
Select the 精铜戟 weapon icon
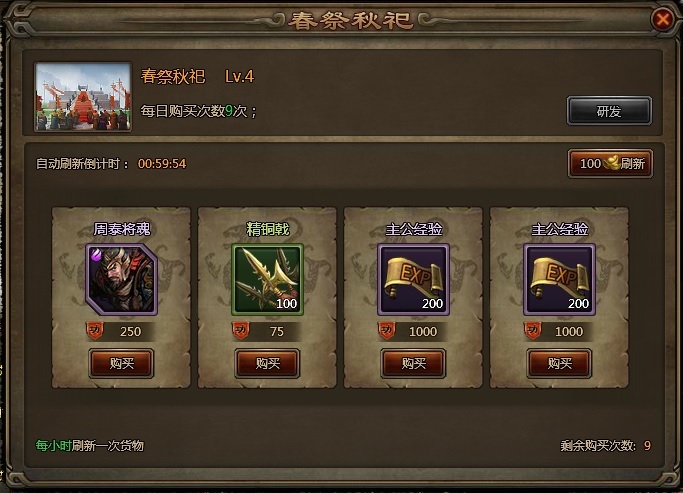click(x=267, y=279)
